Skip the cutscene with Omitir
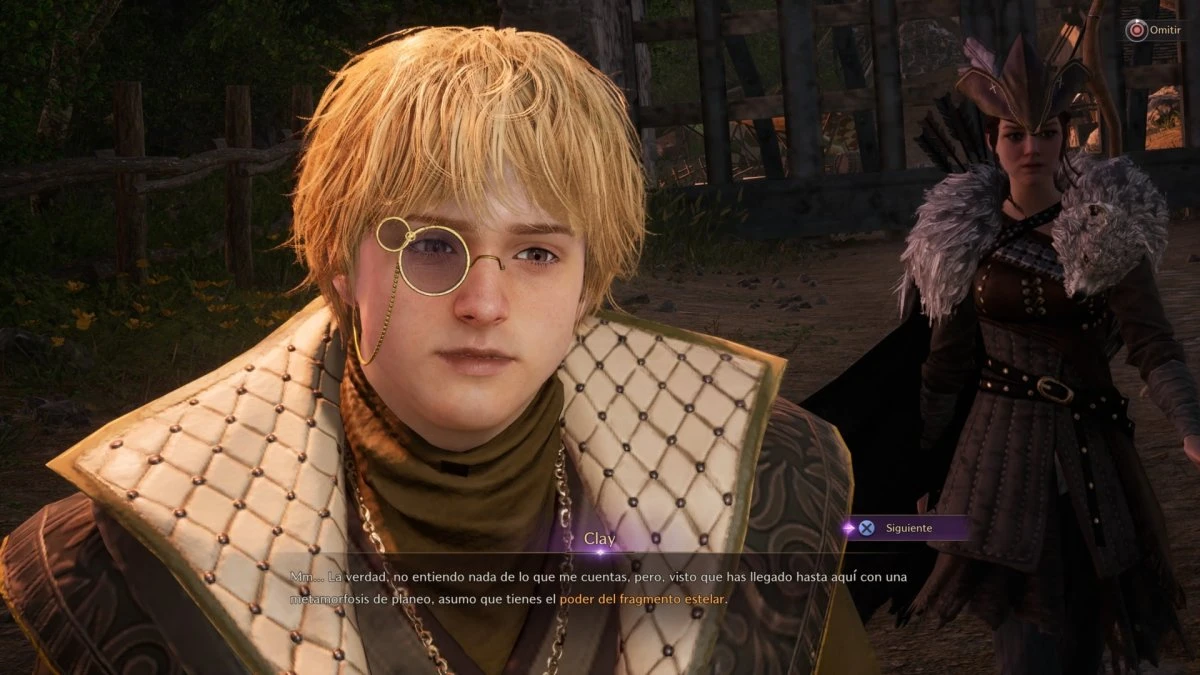This screenshot has width=1200, height=675. point(1151,31)
